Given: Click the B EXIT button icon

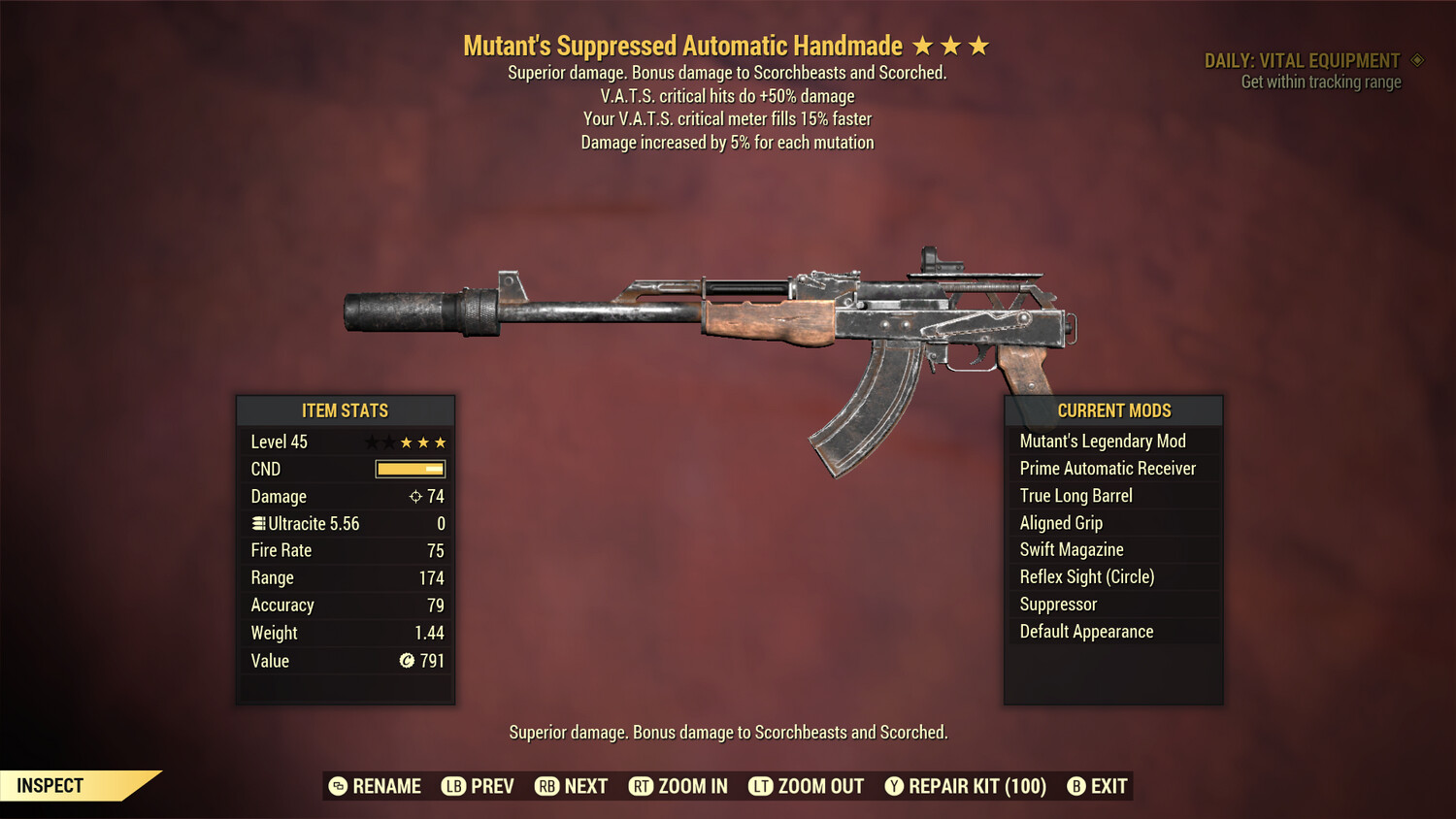Looking at the screenshot, I should coord(1075,786).
